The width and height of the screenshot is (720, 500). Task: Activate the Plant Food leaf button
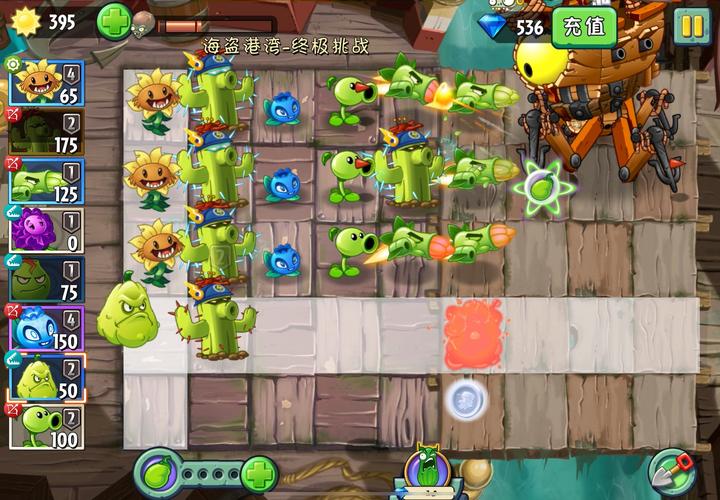point(157,471)
